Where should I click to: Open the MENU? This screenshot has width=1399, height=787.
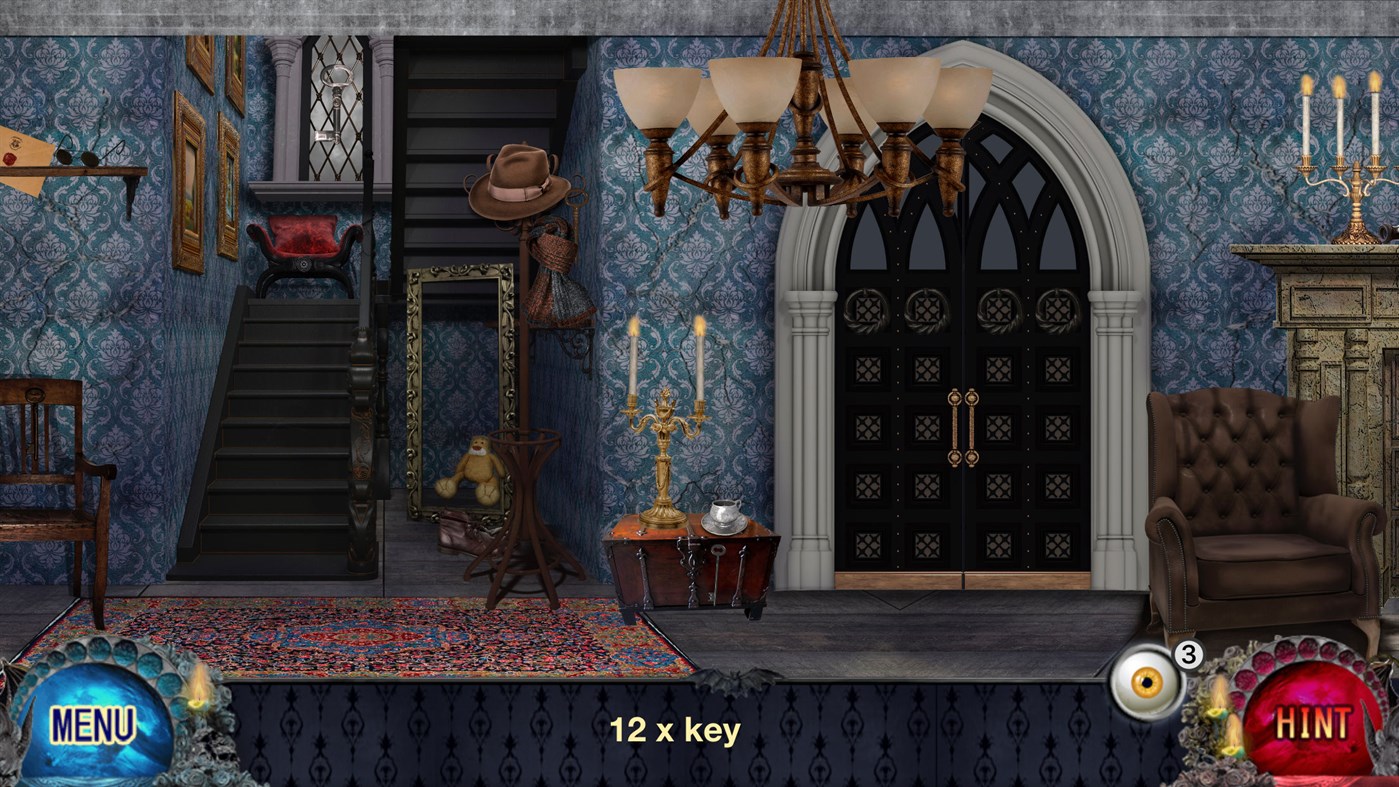click(x=93, y=722)
